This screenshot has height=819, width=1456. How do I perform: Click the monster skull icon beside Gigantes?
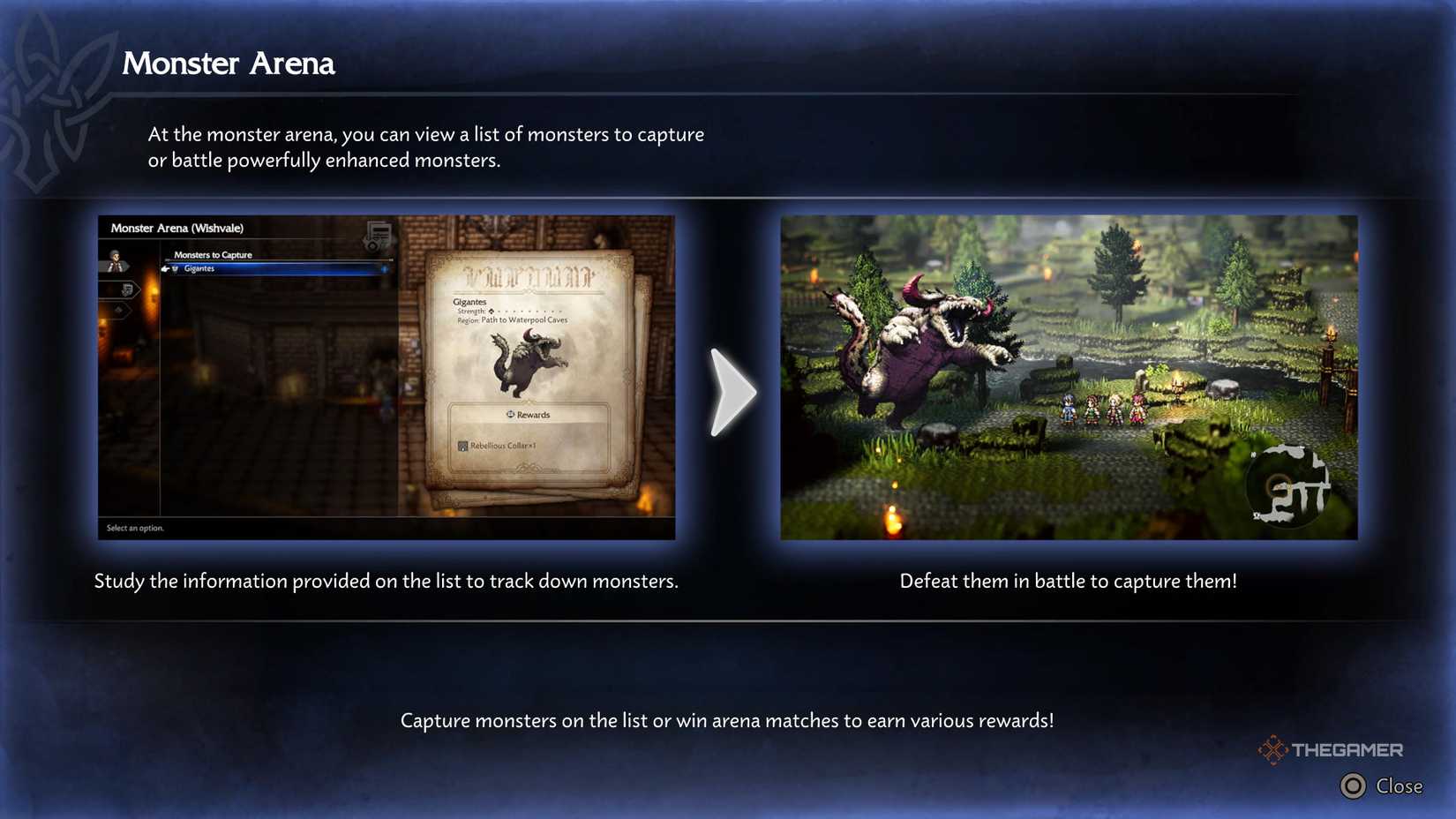click(176, 269)
